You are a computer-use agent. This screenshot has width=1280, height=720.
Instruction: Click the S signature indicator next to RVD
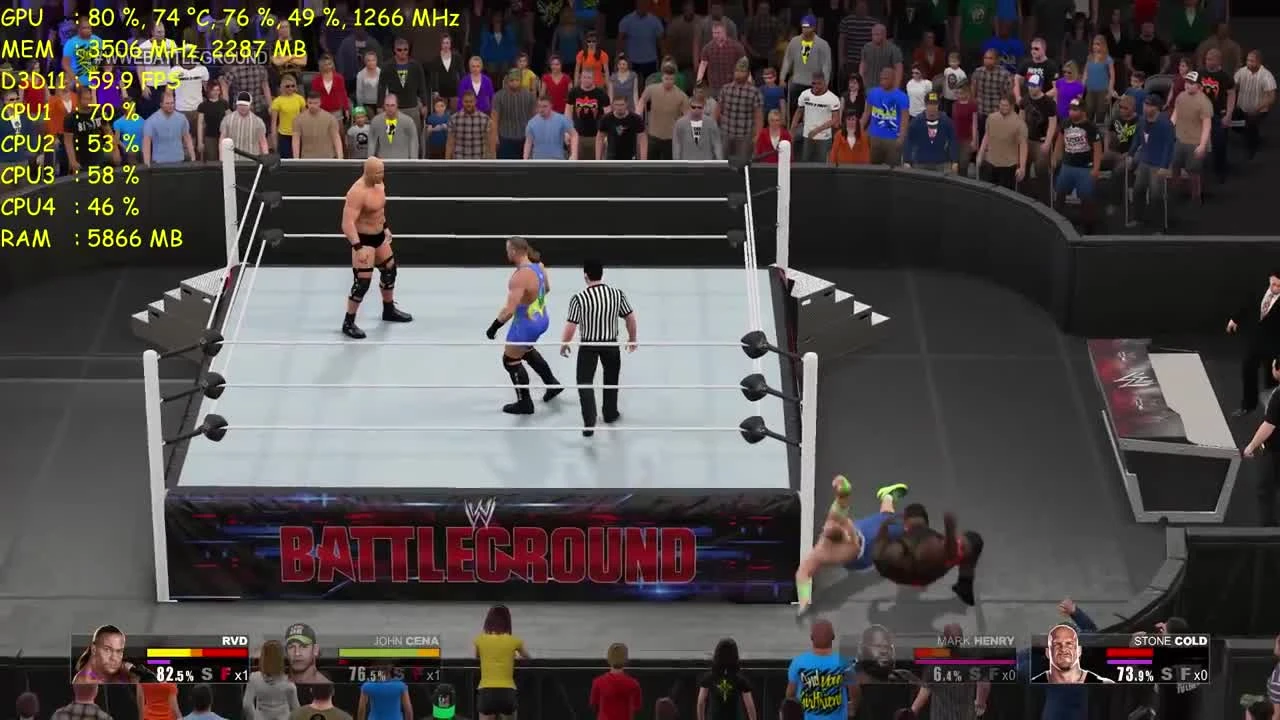click(205, 672)
